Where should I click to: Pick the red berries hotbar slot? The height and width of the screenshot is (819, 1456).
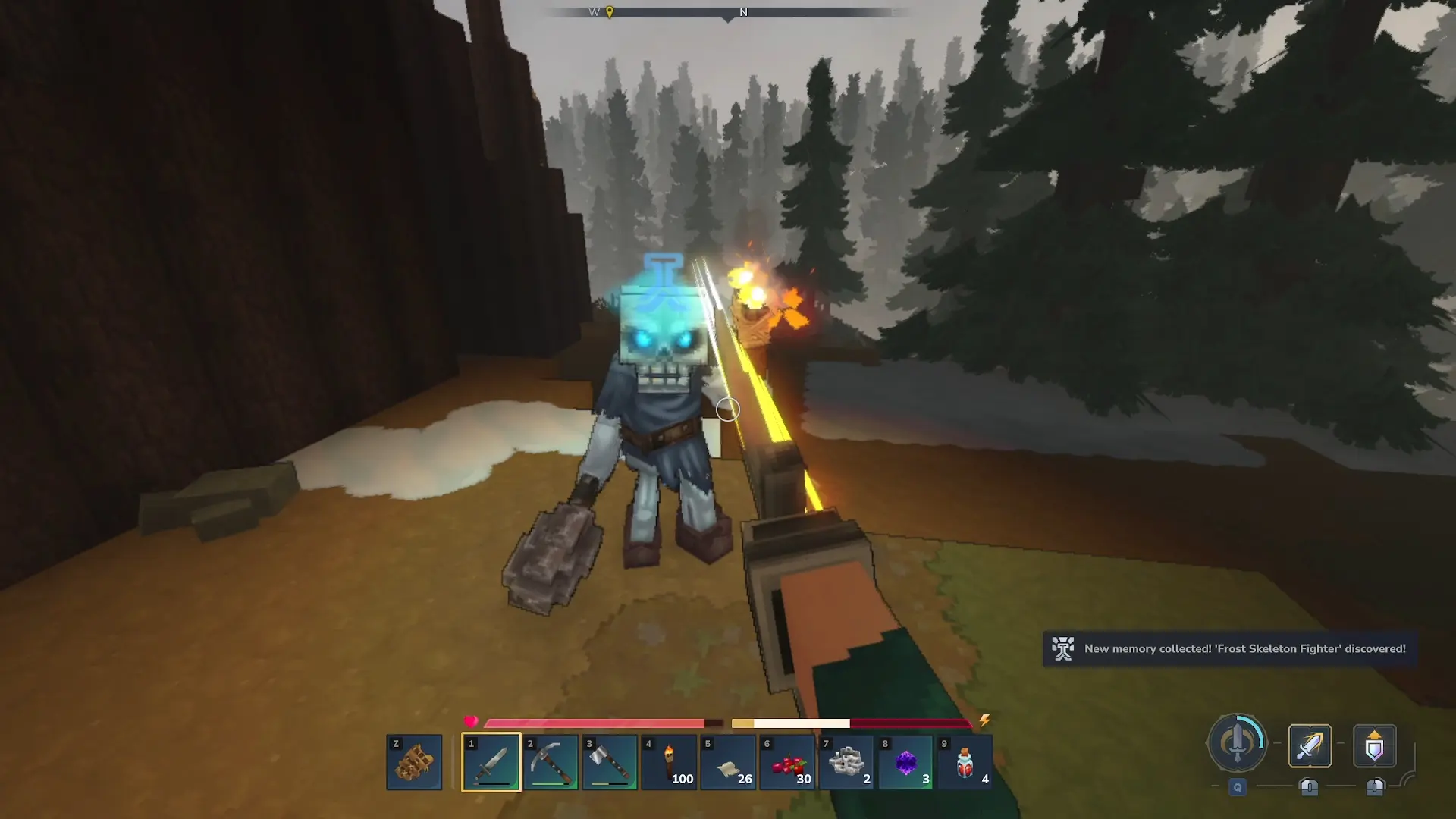click(x=787, y=762)
